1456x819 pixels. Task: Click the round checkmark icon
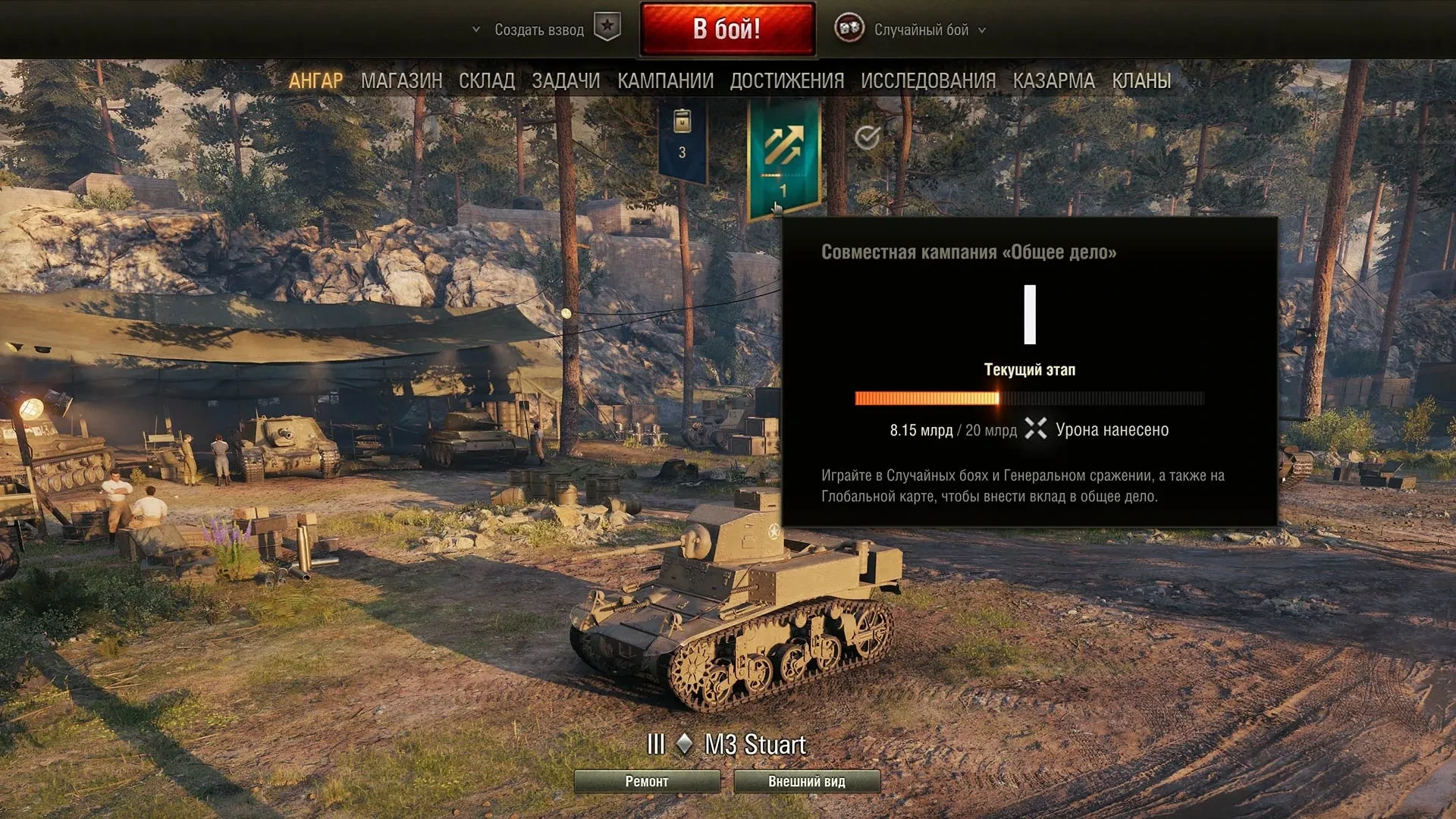click(867, 137)
